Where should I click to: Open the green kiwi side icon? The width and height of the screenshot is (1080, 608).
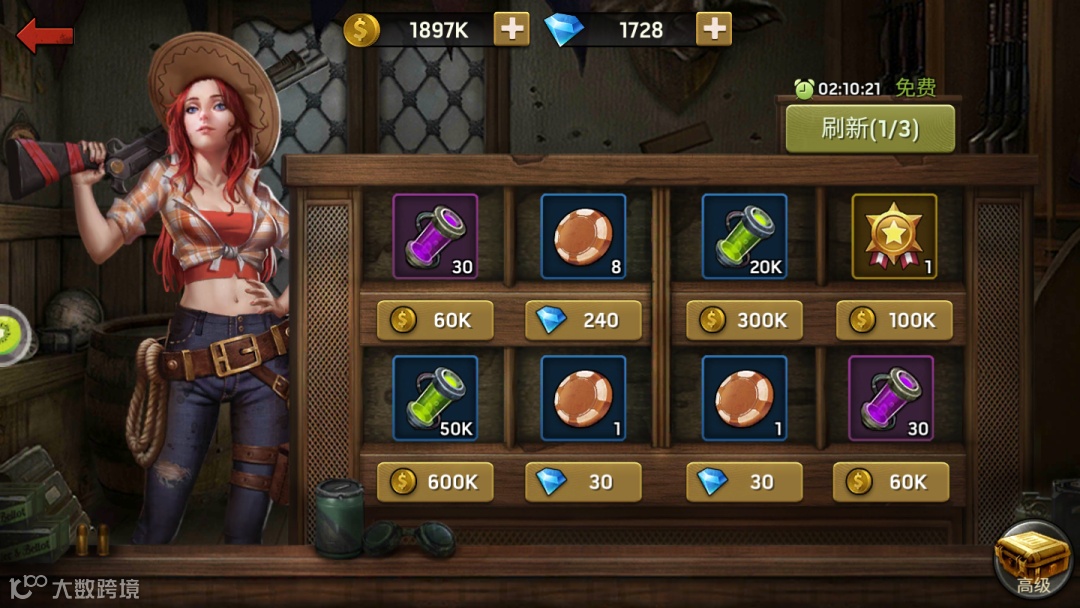12,334
